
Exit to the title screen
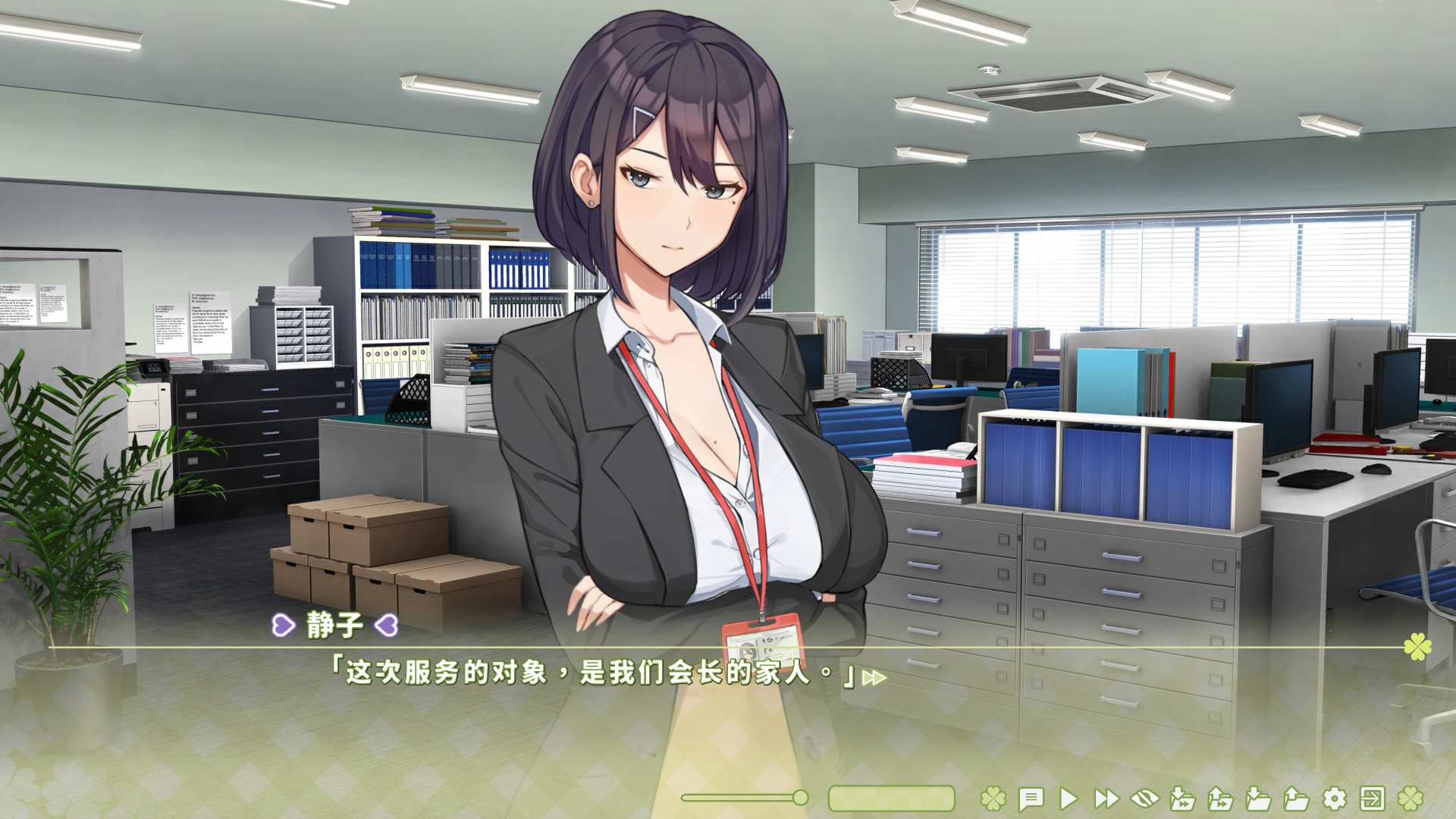tap(1373, 798)
